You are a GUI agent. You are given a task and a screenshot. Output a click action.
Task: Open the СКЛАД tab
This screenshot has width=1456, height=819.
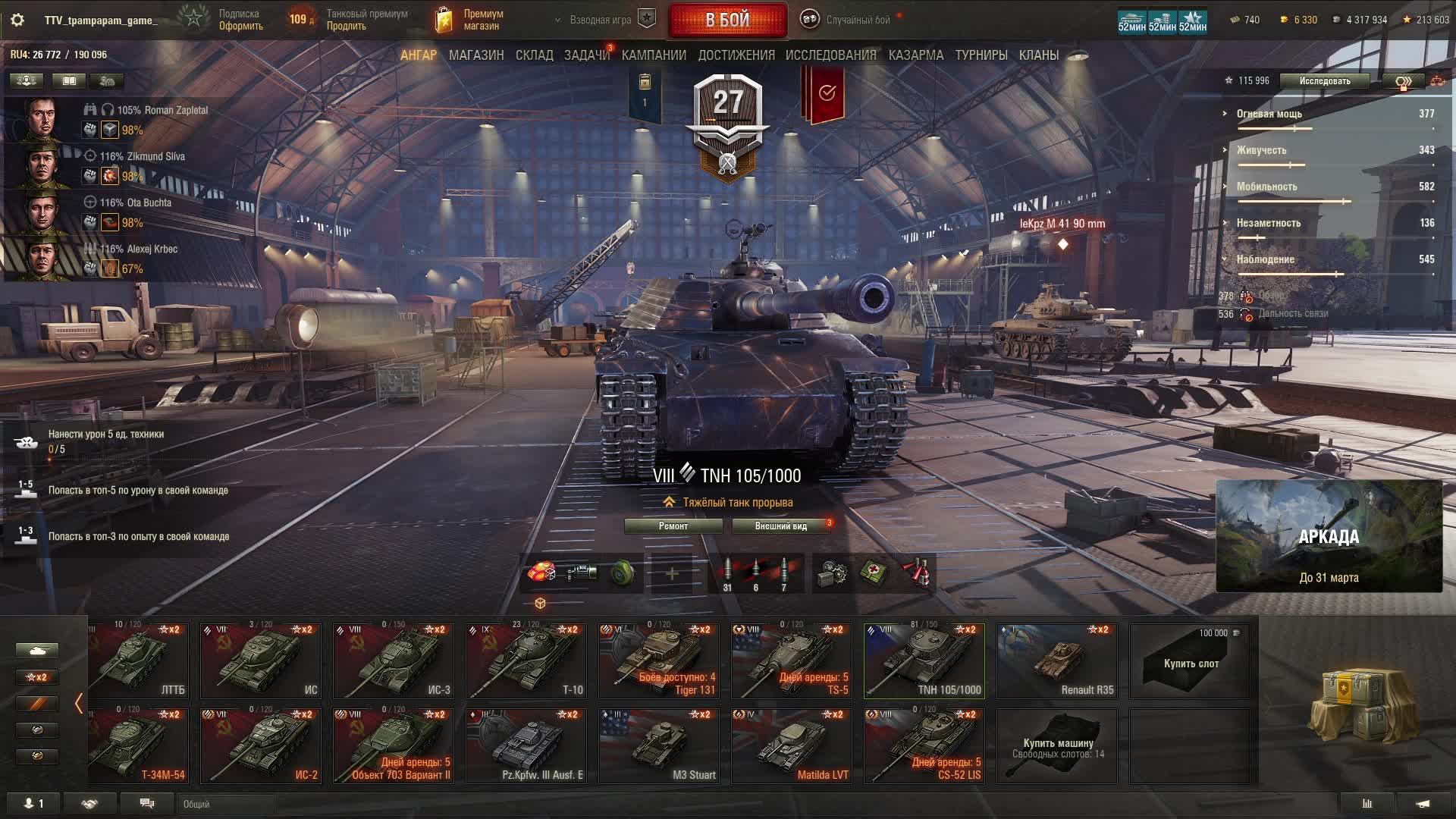point(534,55)
